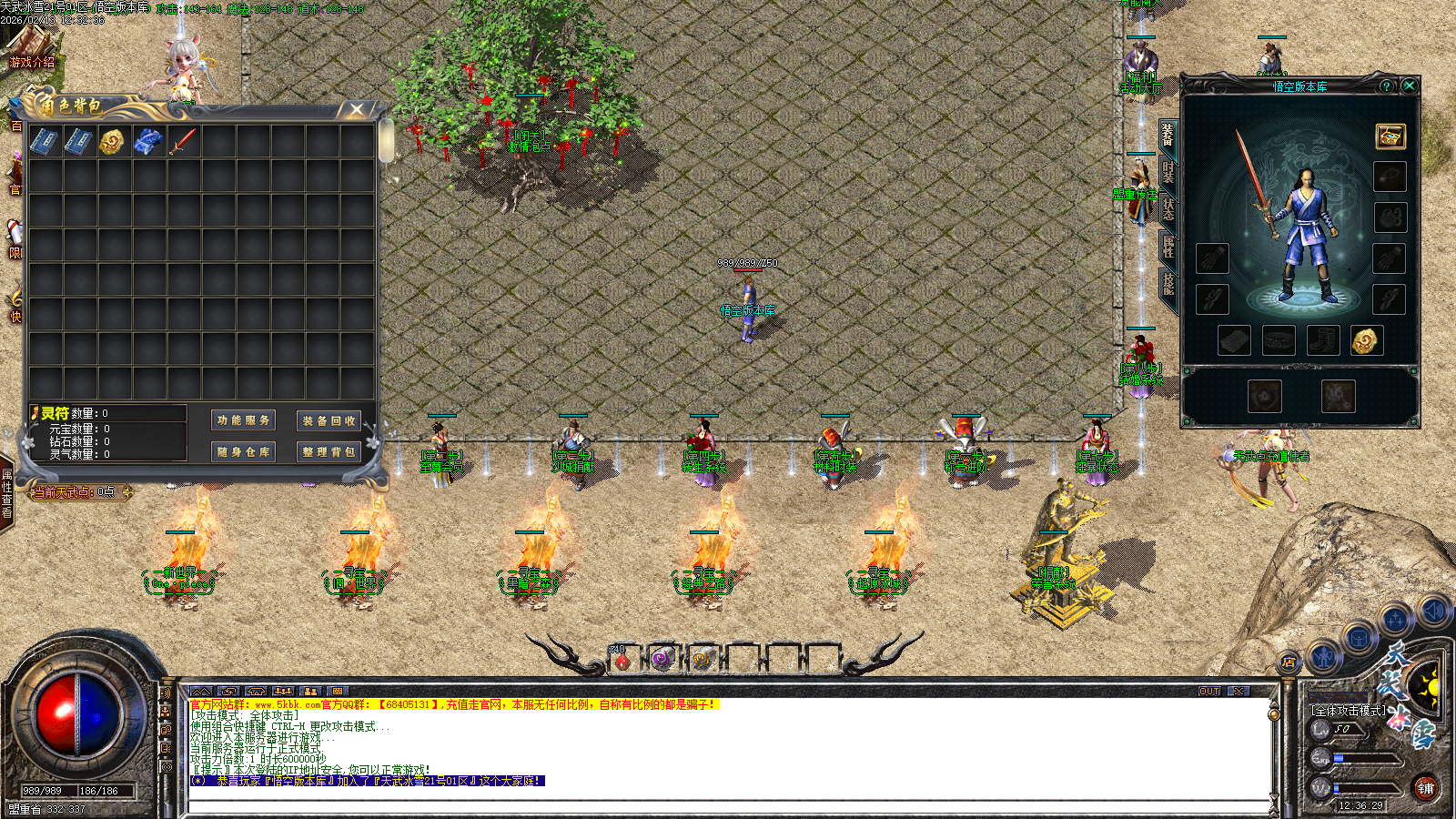This screenshot has height=819, width=1456.
Task: Click the chat input field at the bottom
Action: click(637, 804)
